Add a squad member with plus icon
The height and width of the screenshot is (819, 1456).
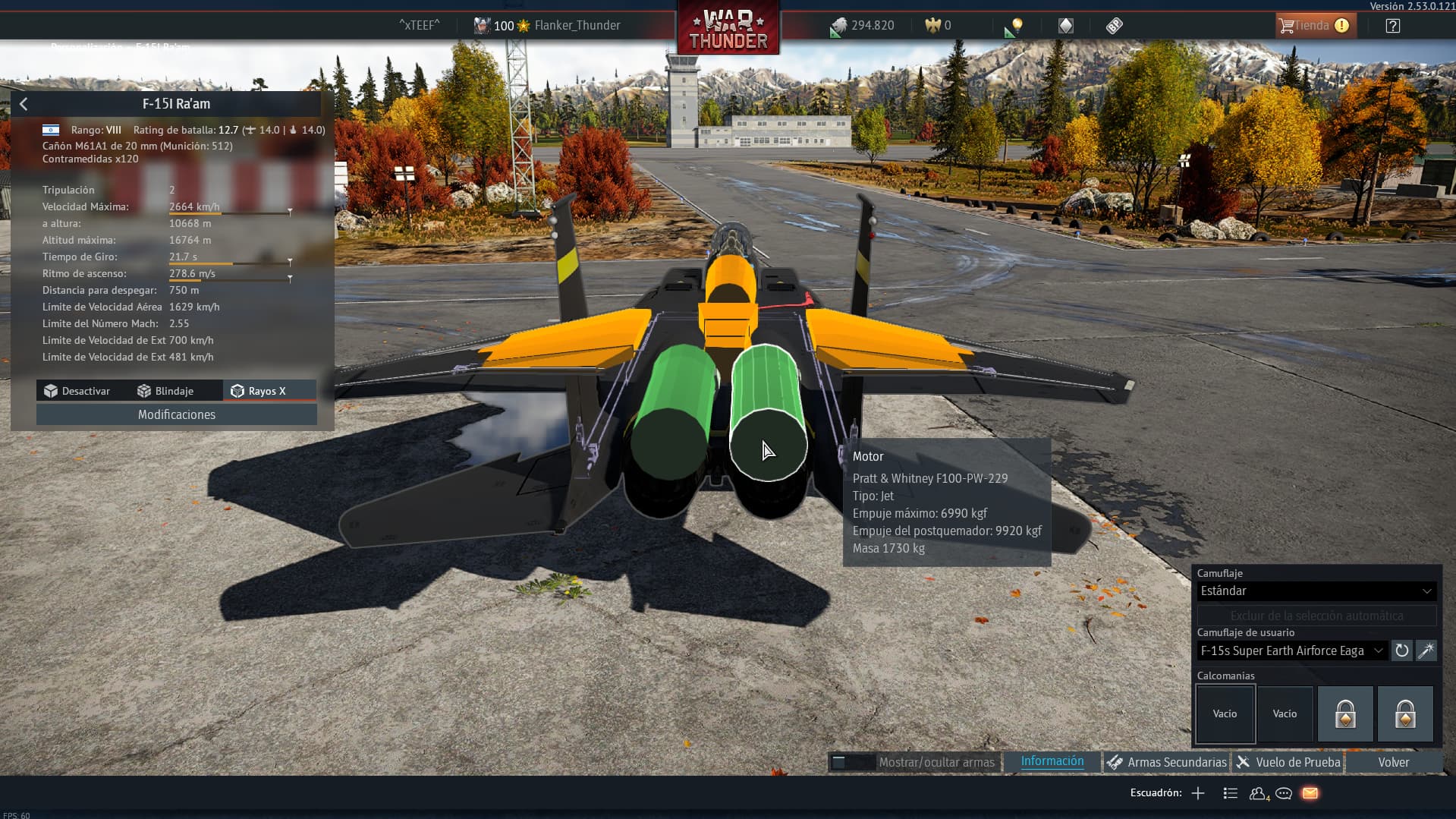(x=1198, y=793)
